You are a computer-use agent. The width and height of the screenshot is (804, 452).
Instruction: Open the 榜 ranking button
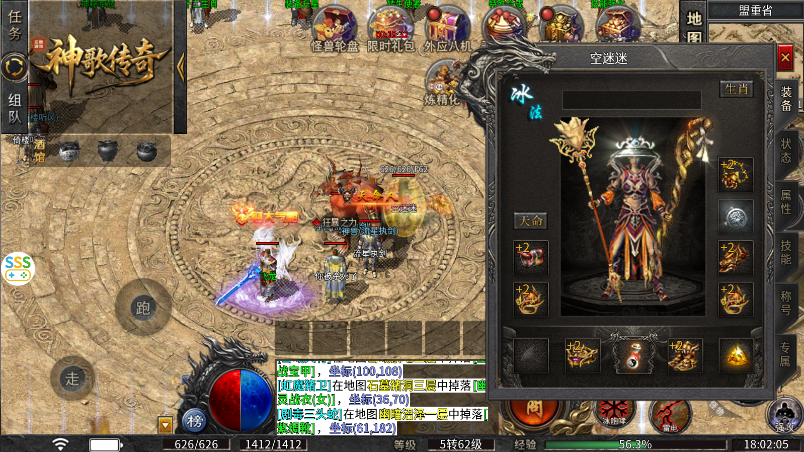193,419
